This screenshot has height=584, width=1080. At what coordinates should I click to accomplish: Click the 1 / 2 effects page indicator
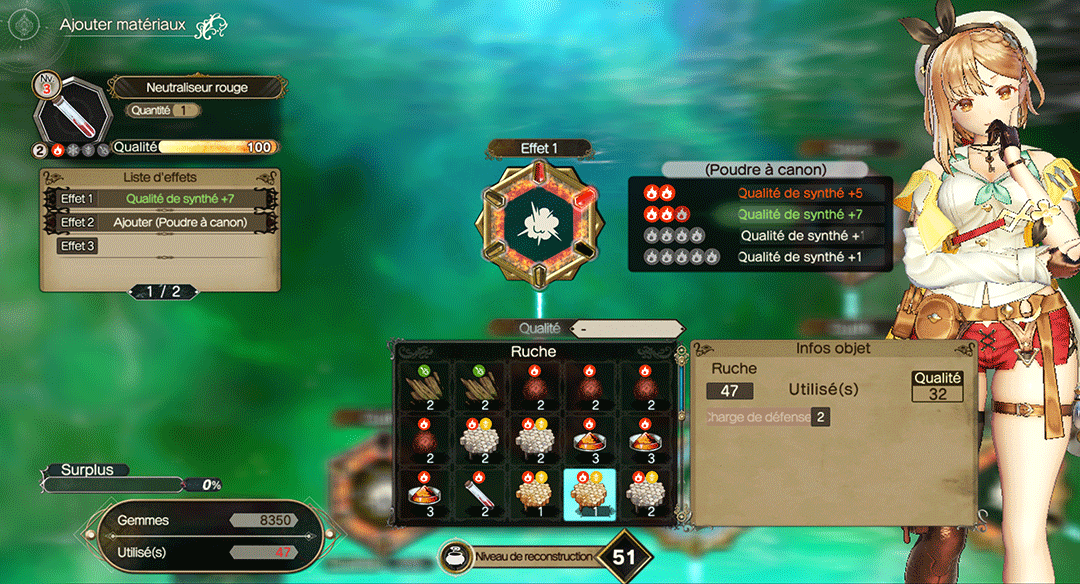point(164,291)
